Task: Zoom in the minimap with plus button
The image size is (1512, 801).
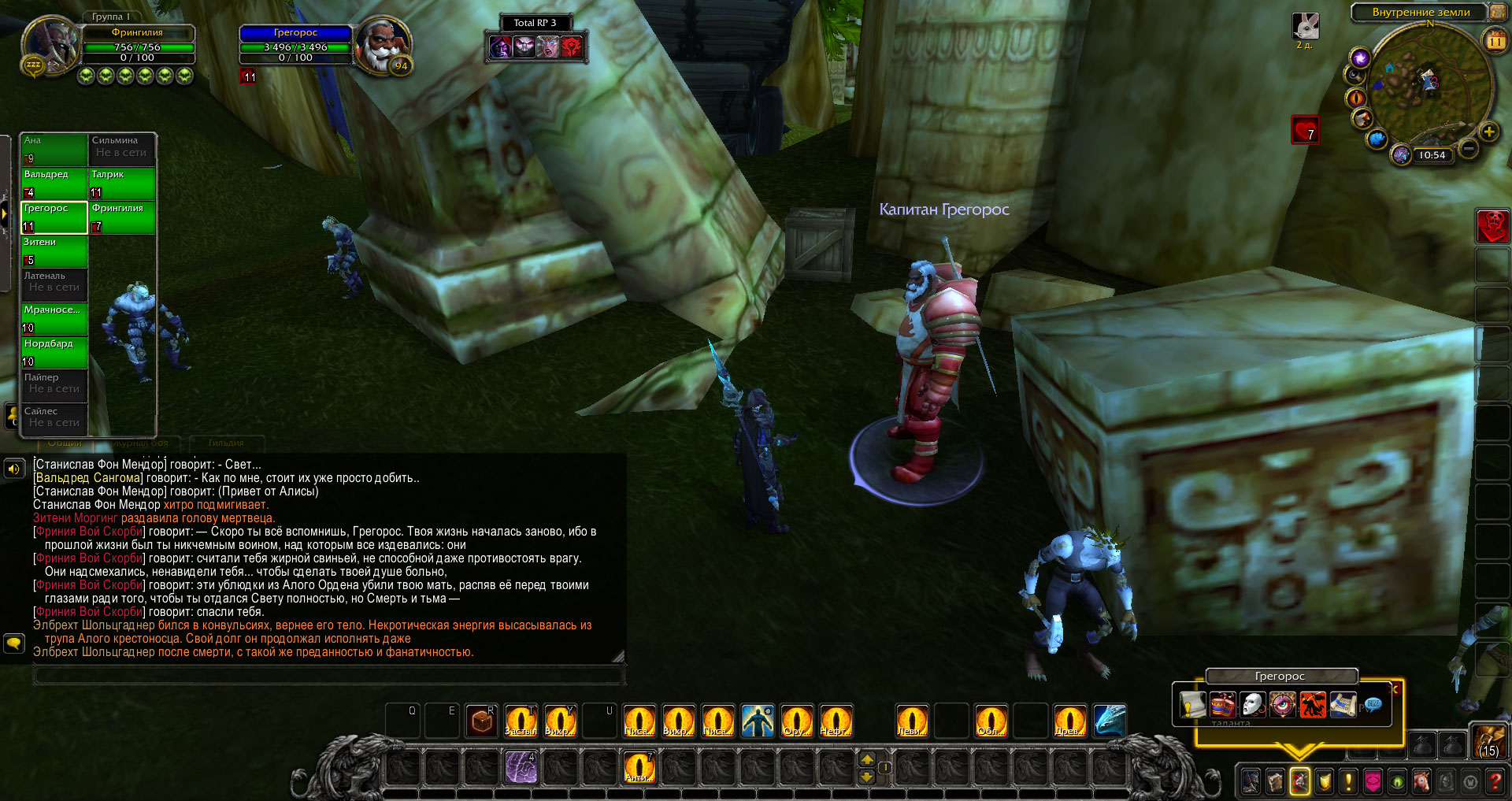Action: [x=1488, y=132]
